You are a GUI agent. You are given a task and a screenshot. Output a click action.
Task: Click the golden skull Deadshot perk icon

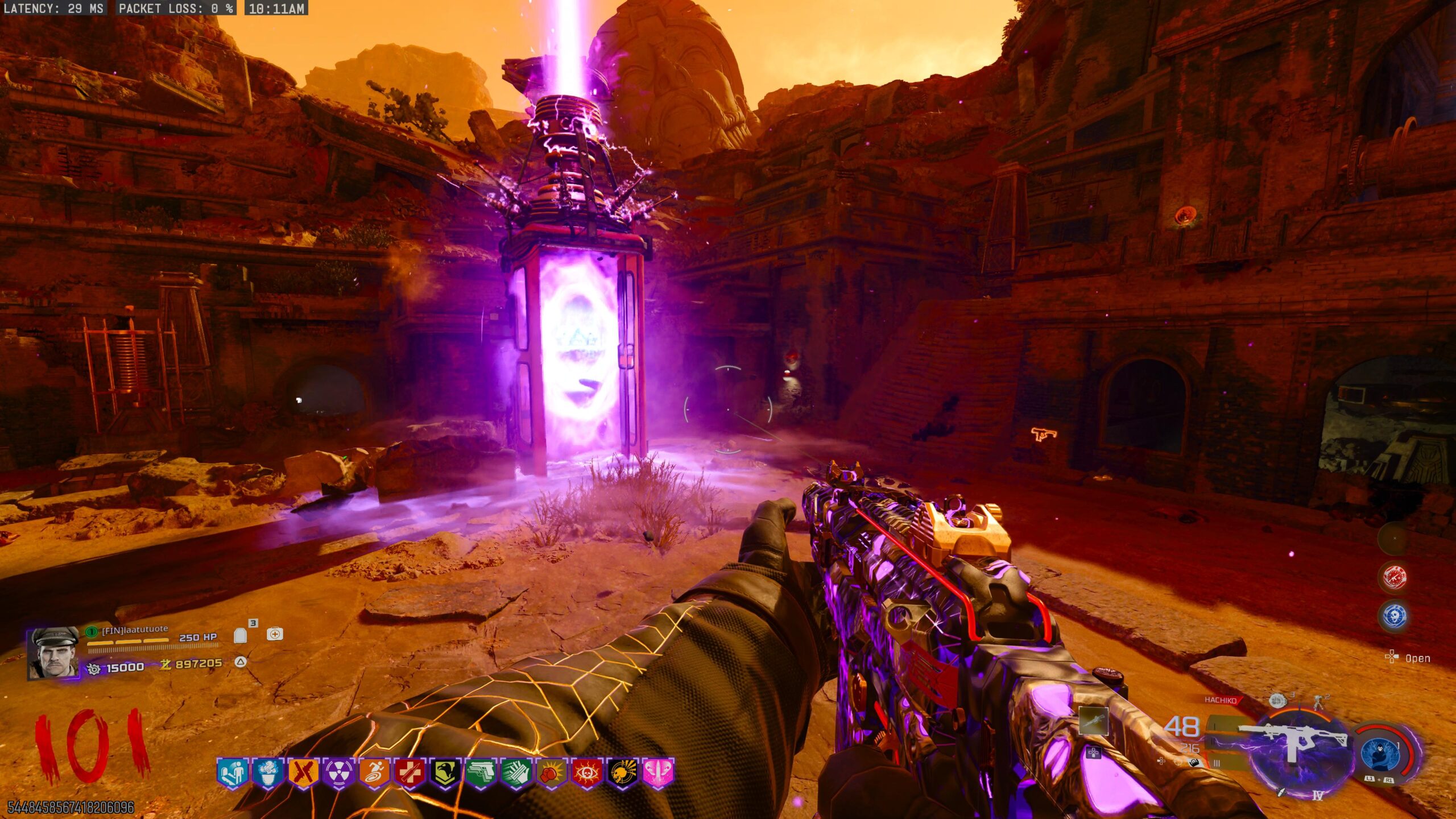tap(623, 773)
